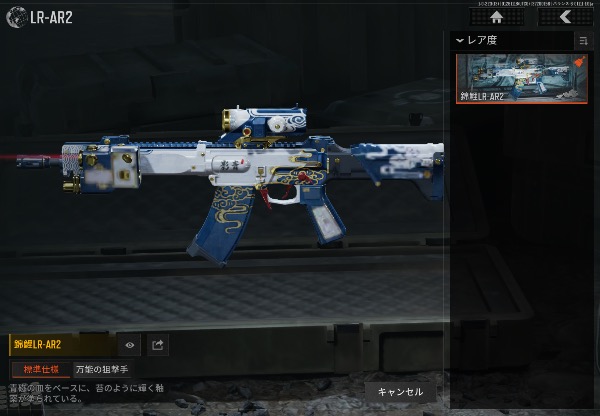600x416 pixels.
Task: Click the back arrow button
Action: 565,17
